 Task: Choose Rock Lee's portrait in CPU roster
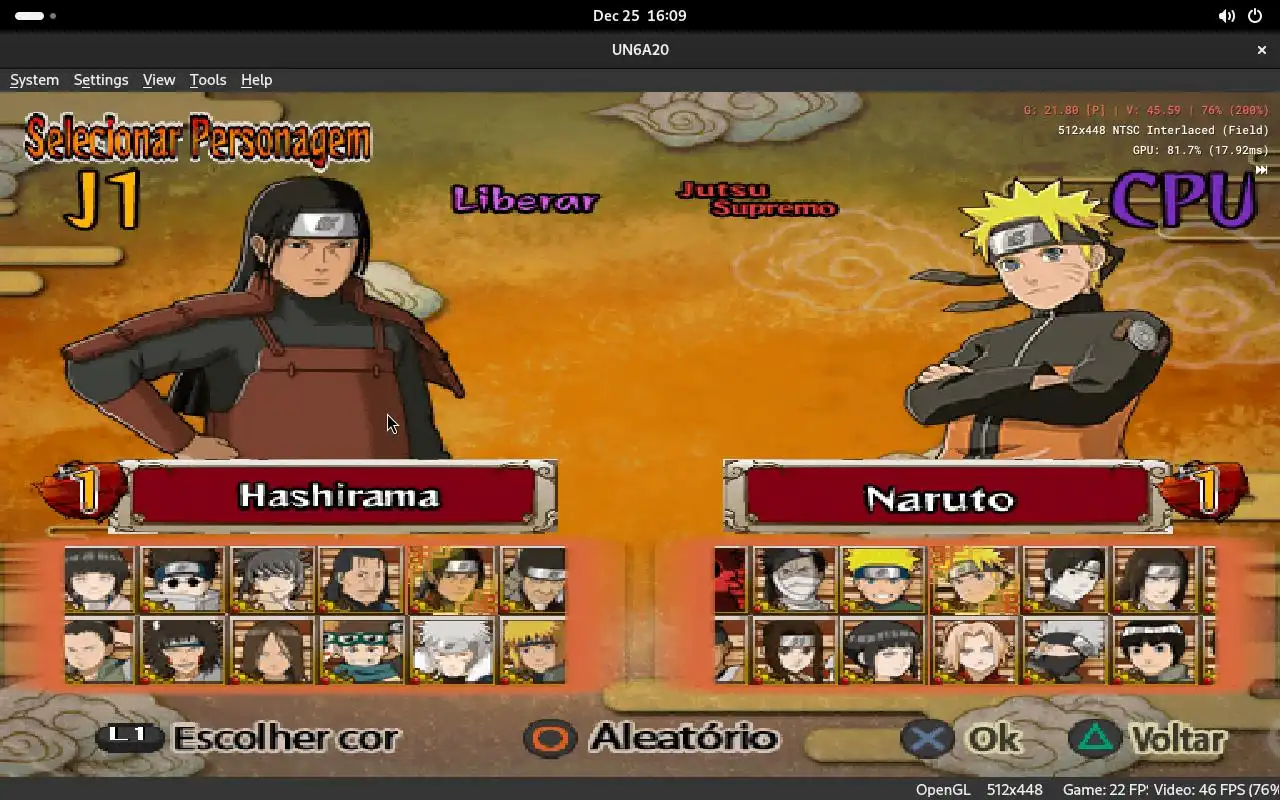(x=1154, y=650)
